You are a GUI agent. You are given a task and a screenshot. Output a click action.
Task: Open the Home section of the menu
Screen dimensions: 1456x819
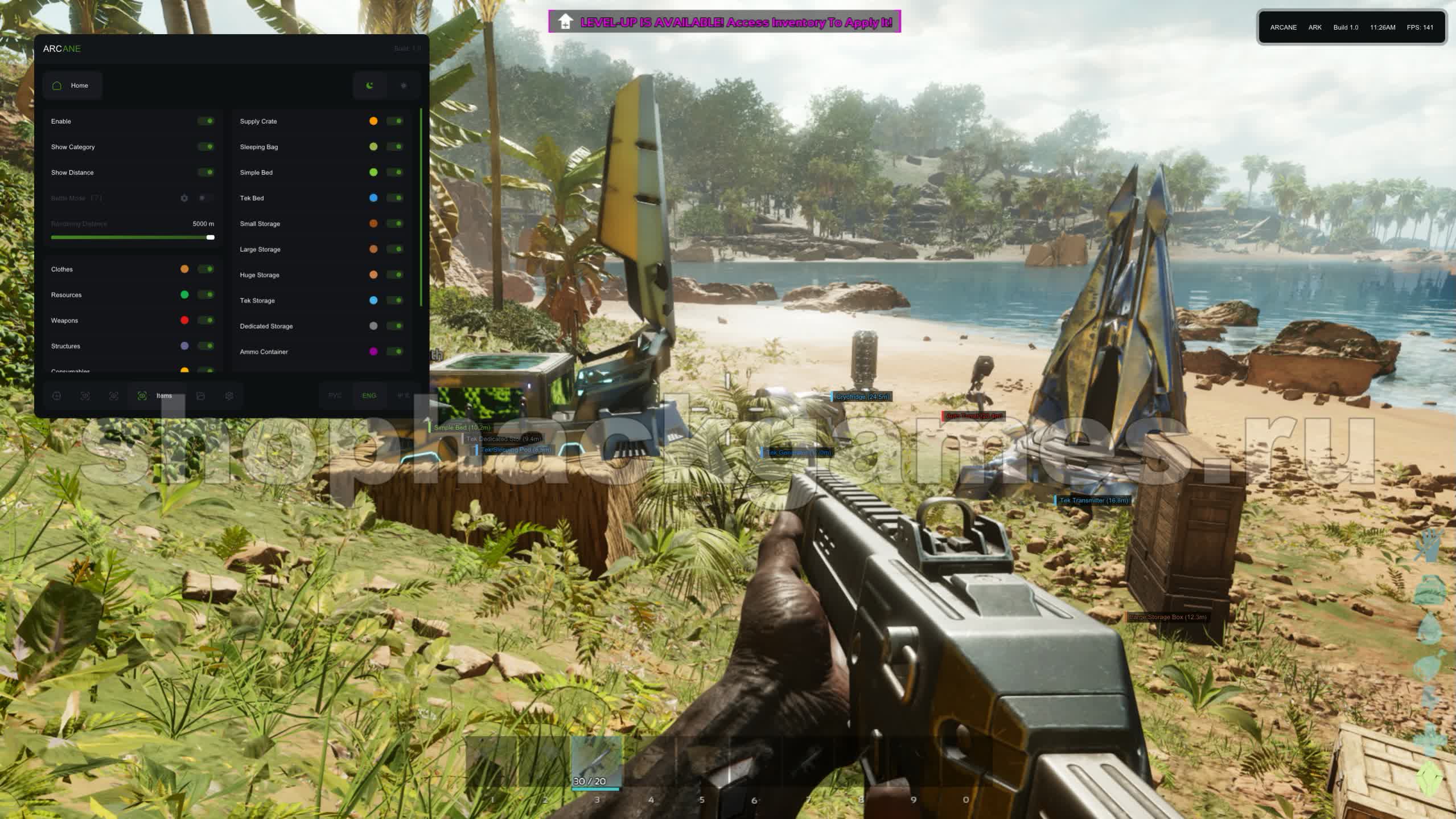tap(72, 85)
